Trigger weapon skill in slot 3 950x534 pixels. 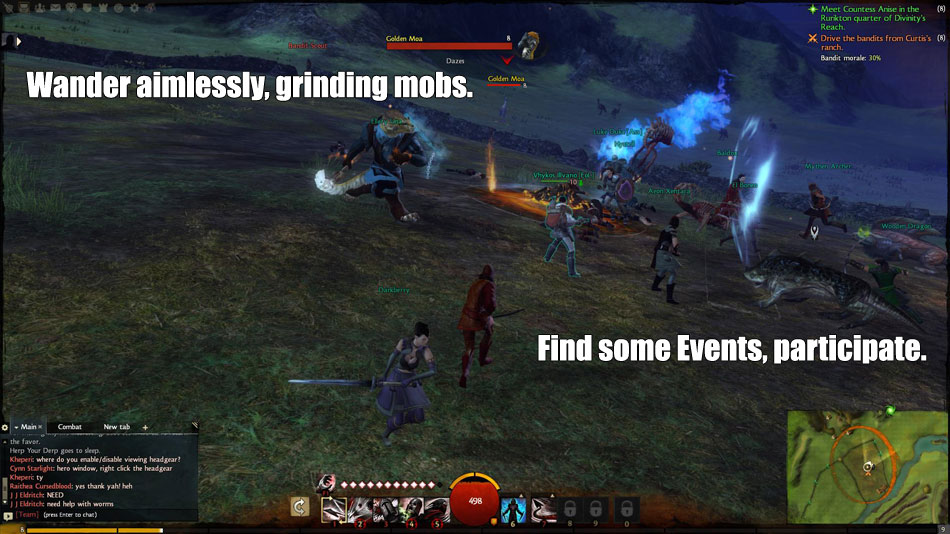pos(386,508)
